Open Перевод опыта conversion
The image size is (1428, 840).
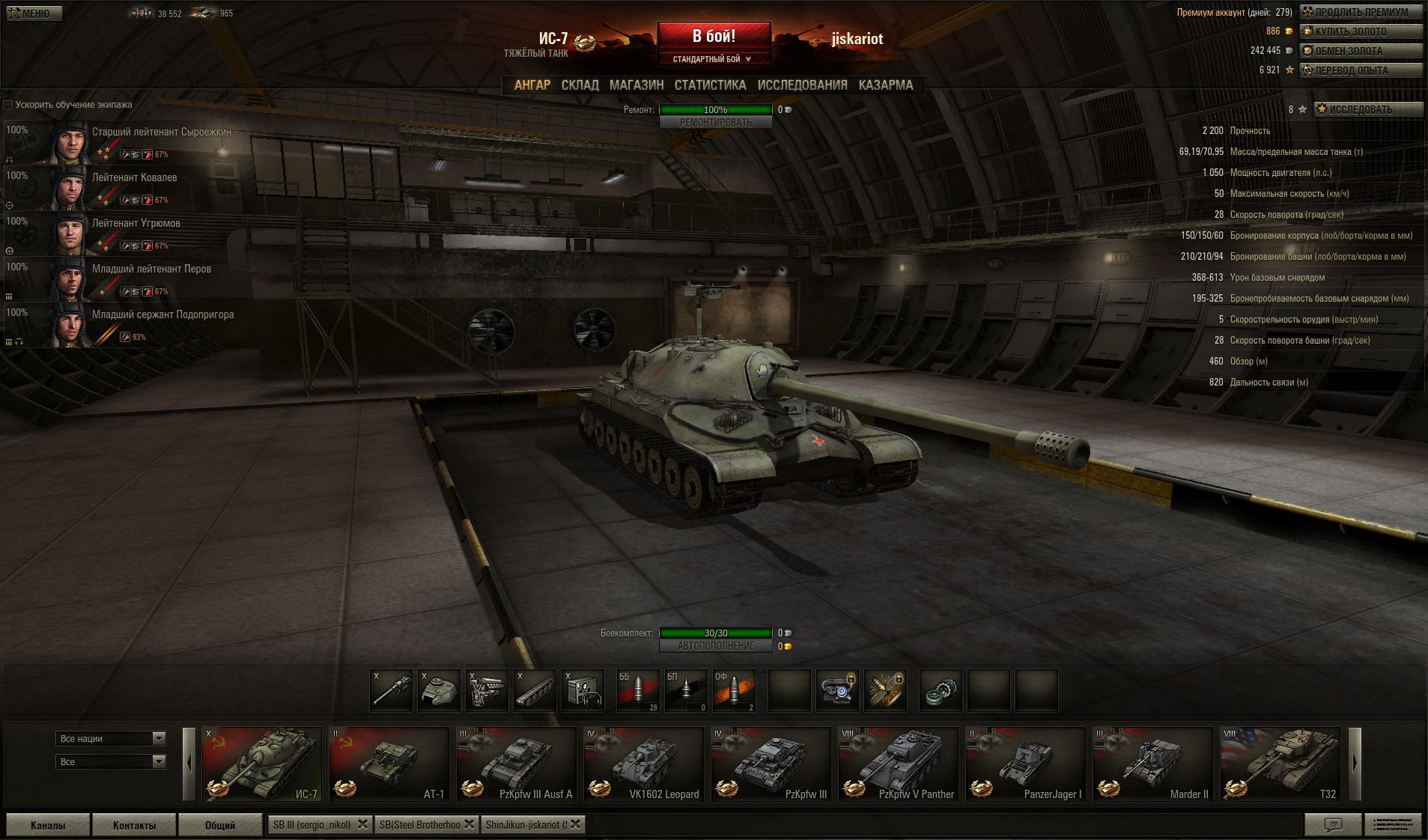pyautogui.click(x=1361, y=70)
